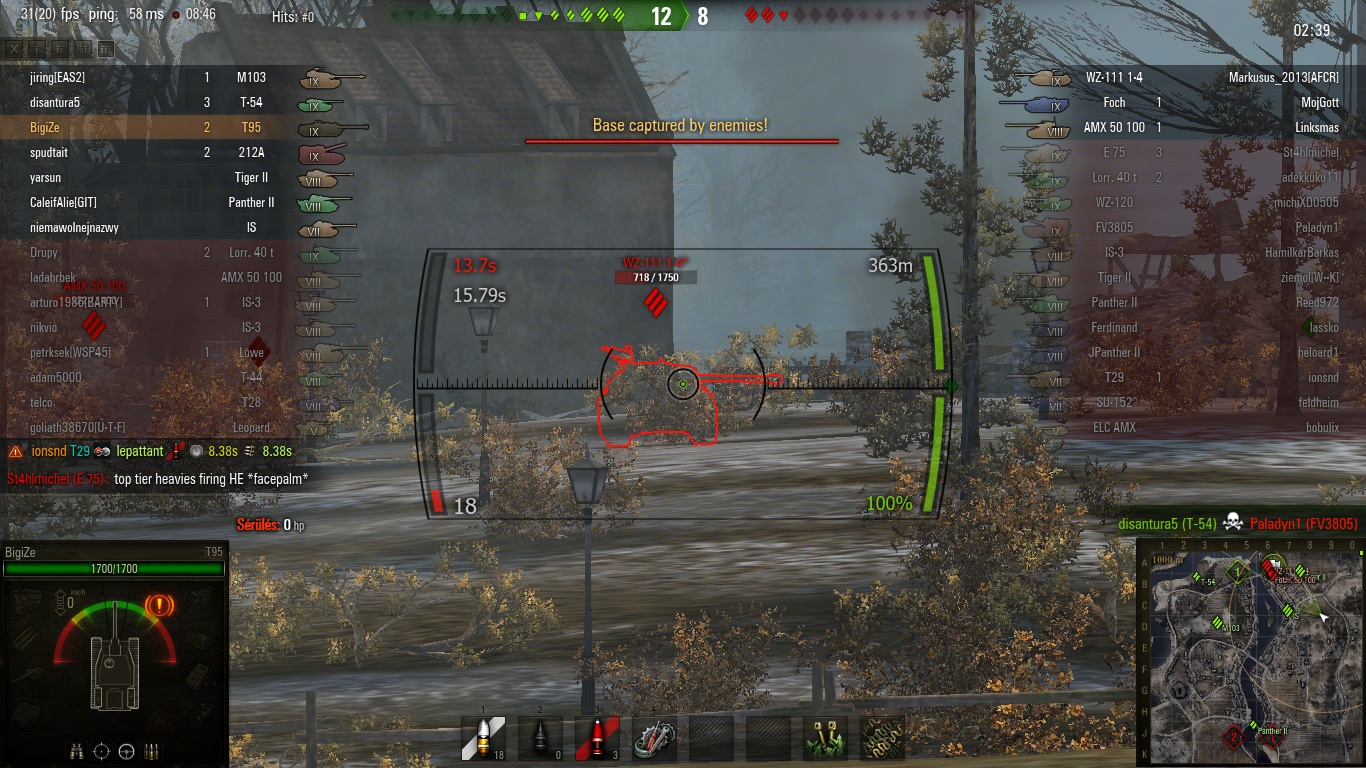The height and width of the screenshot is (768, 1366).
Task: Choose the black shell with 0 rounds
Action: (x=540, y=738)
